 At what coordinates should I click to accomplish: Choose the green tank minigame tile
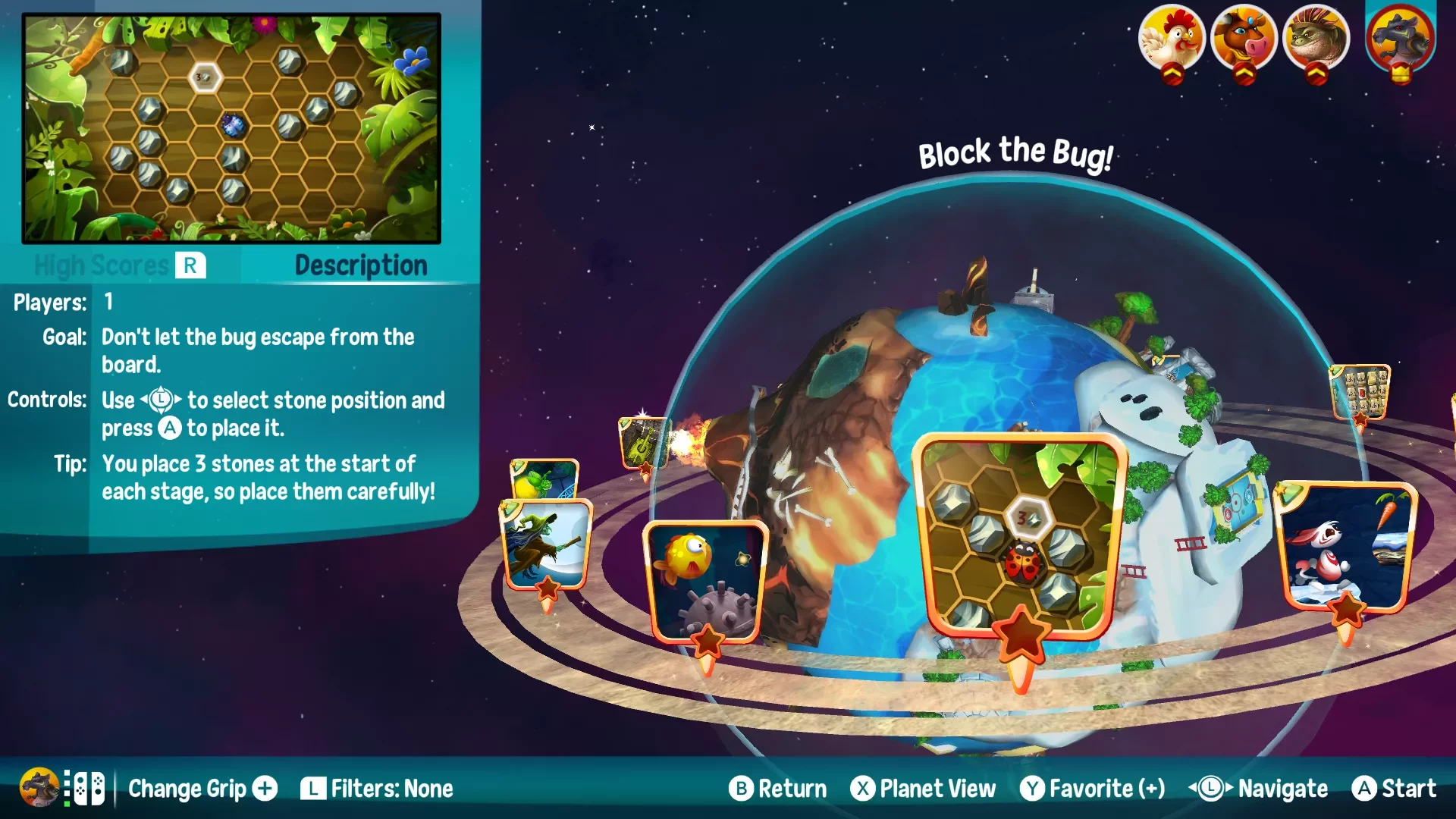pos(642,442)
